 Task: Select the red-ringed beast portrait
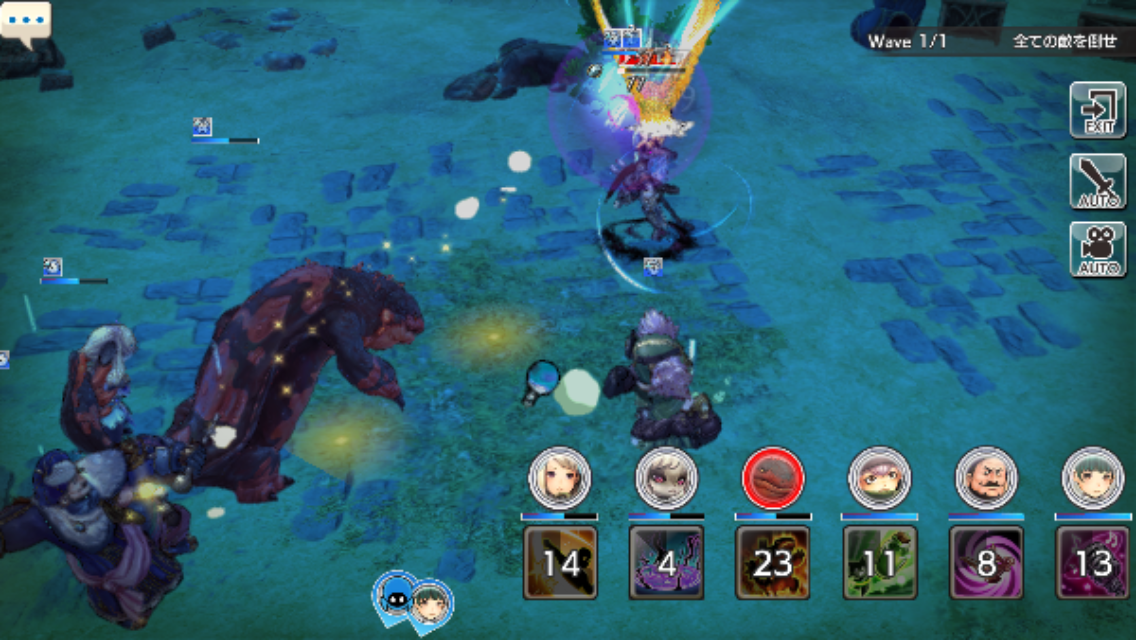pyautogui.click(x=773, y=478)
